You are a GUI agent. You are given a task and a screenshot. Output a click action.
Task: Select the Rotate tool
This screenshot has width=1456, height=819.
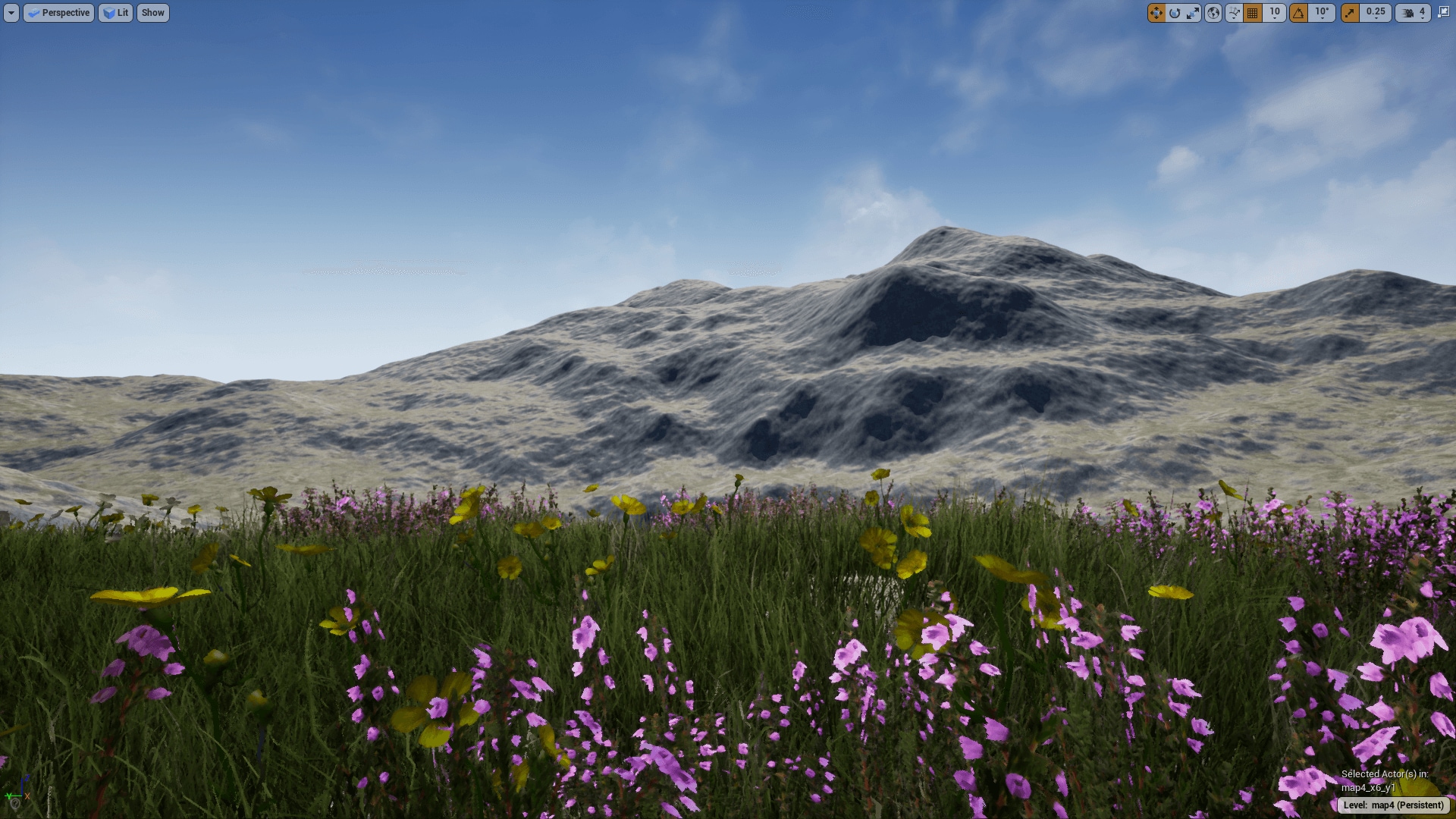pyautogui.click(x=1175, y=12)
